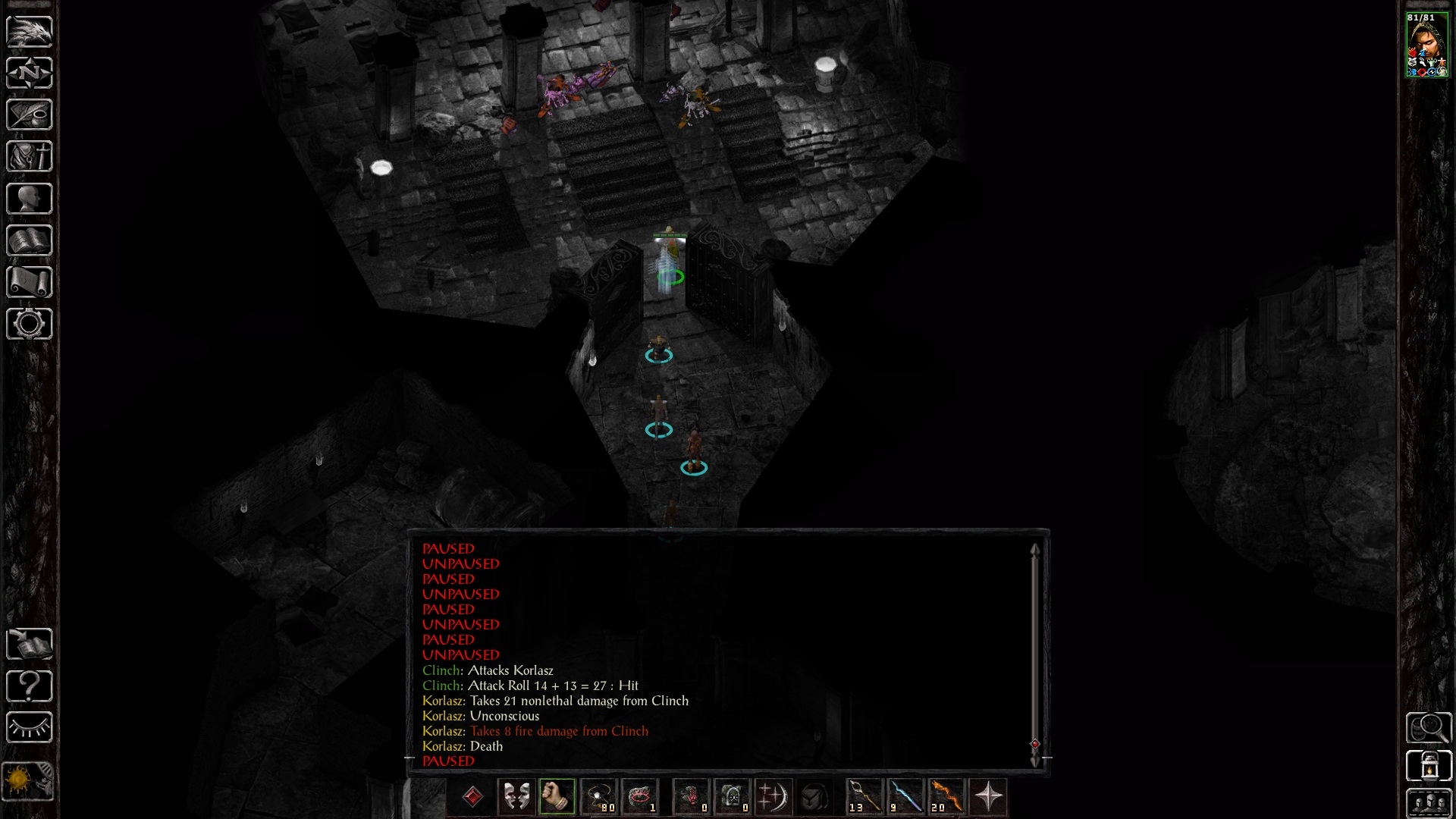Use the fire wand with 20 charges
This screenshot has height=819, width=1456.
(x=946, y=796)
